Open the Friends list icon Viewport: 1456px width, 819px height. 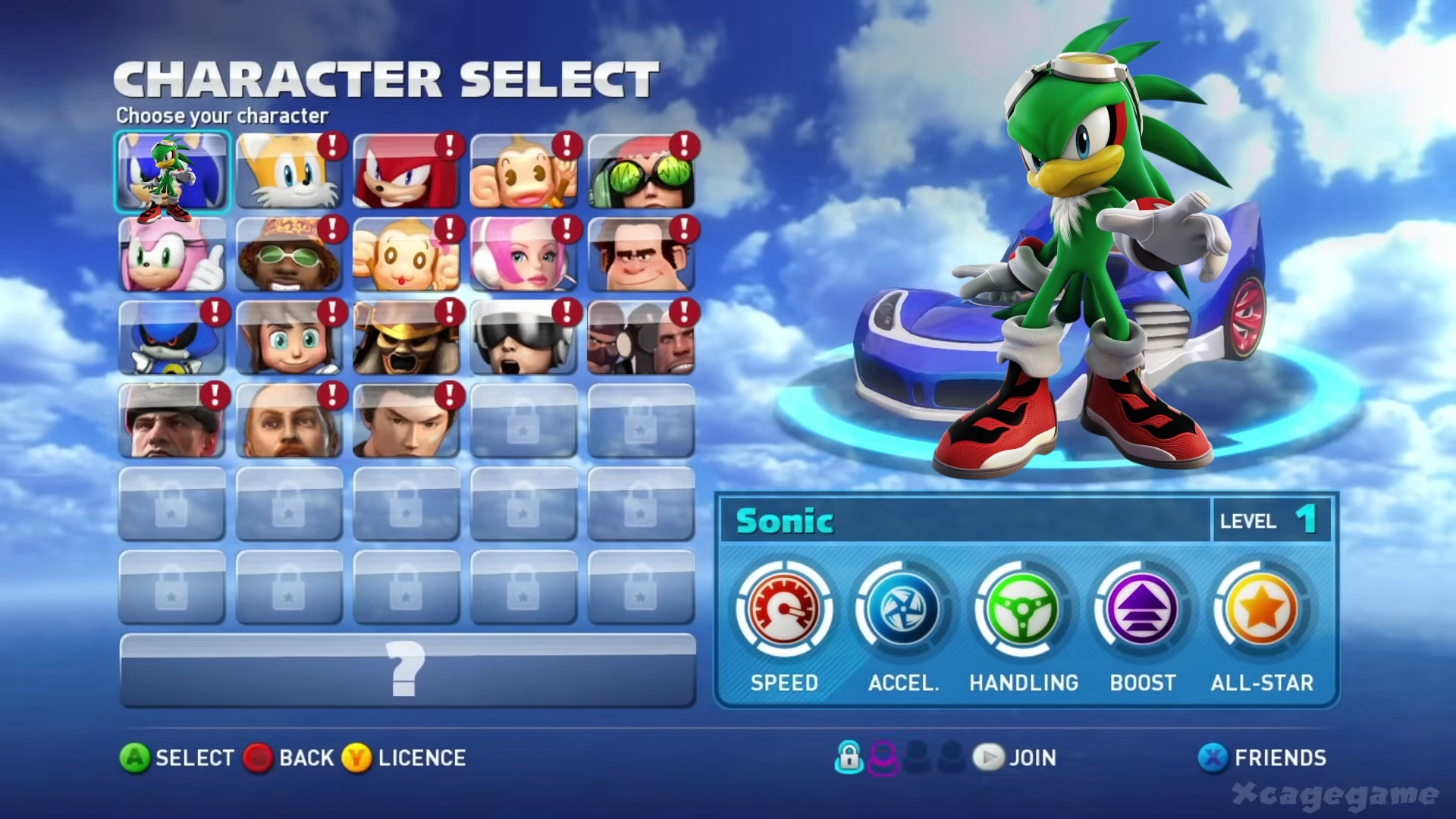(x=1213, y=758)
